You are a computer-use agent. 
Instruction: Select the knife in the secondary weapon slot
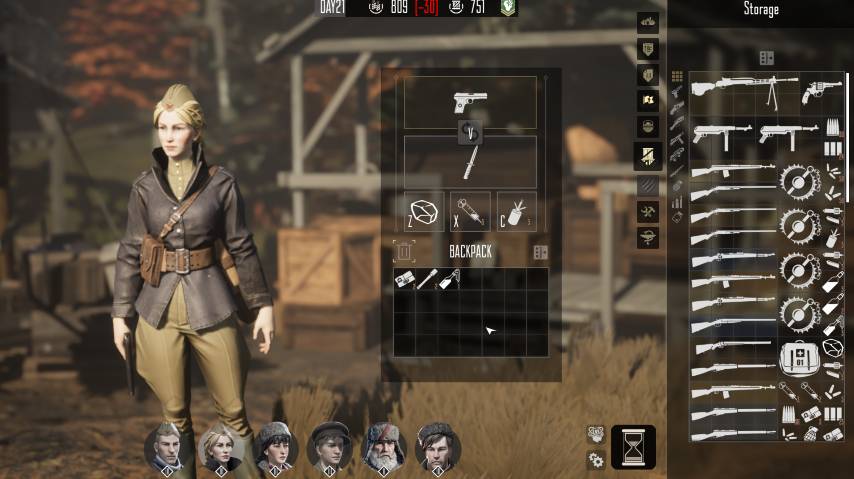pyautogui.click(x=469, y=160)
